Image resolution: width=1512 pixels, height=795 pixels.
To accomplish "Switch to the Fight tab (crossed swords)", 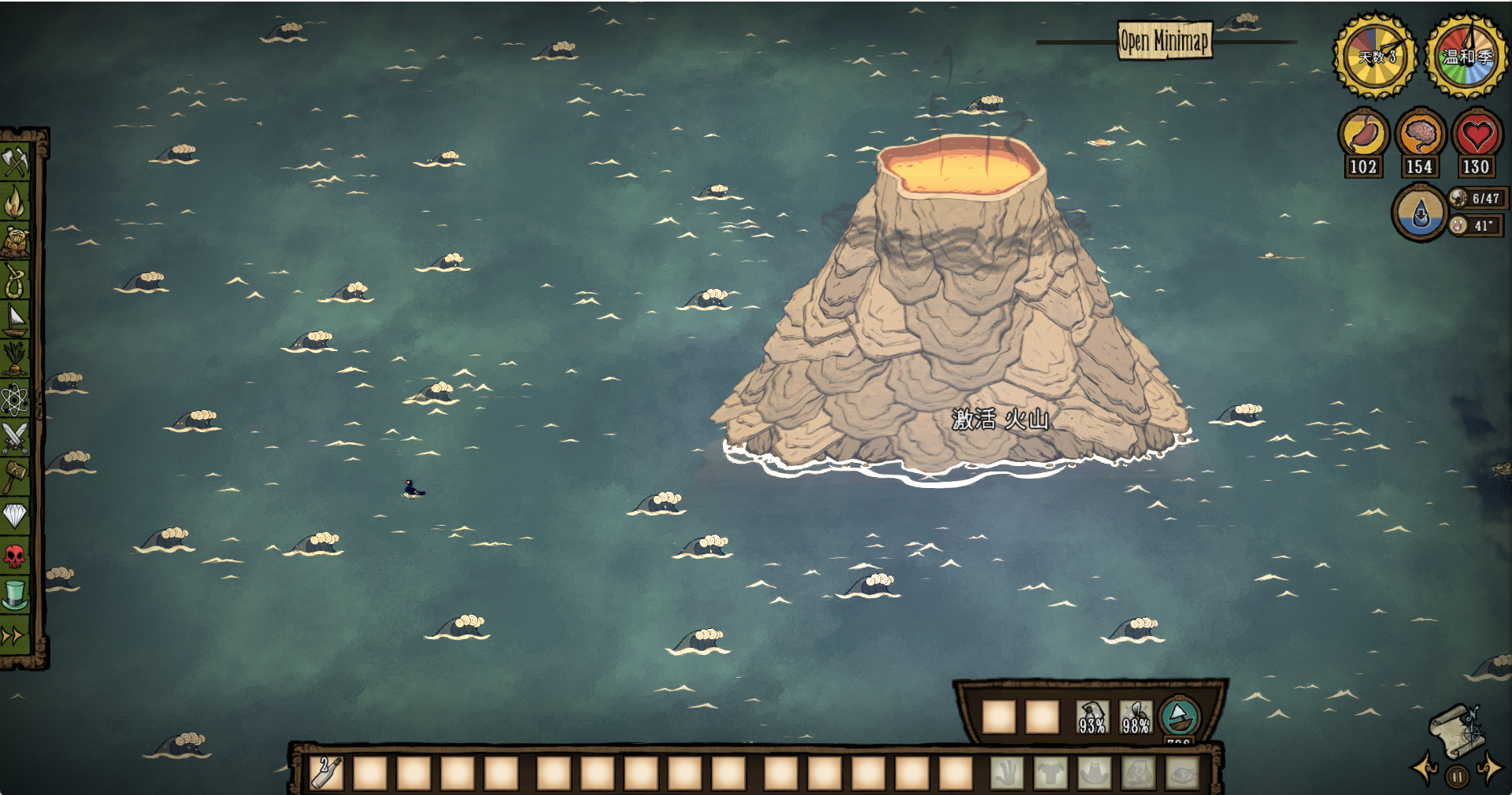I will pyautogui.click(x=15, y=438).
